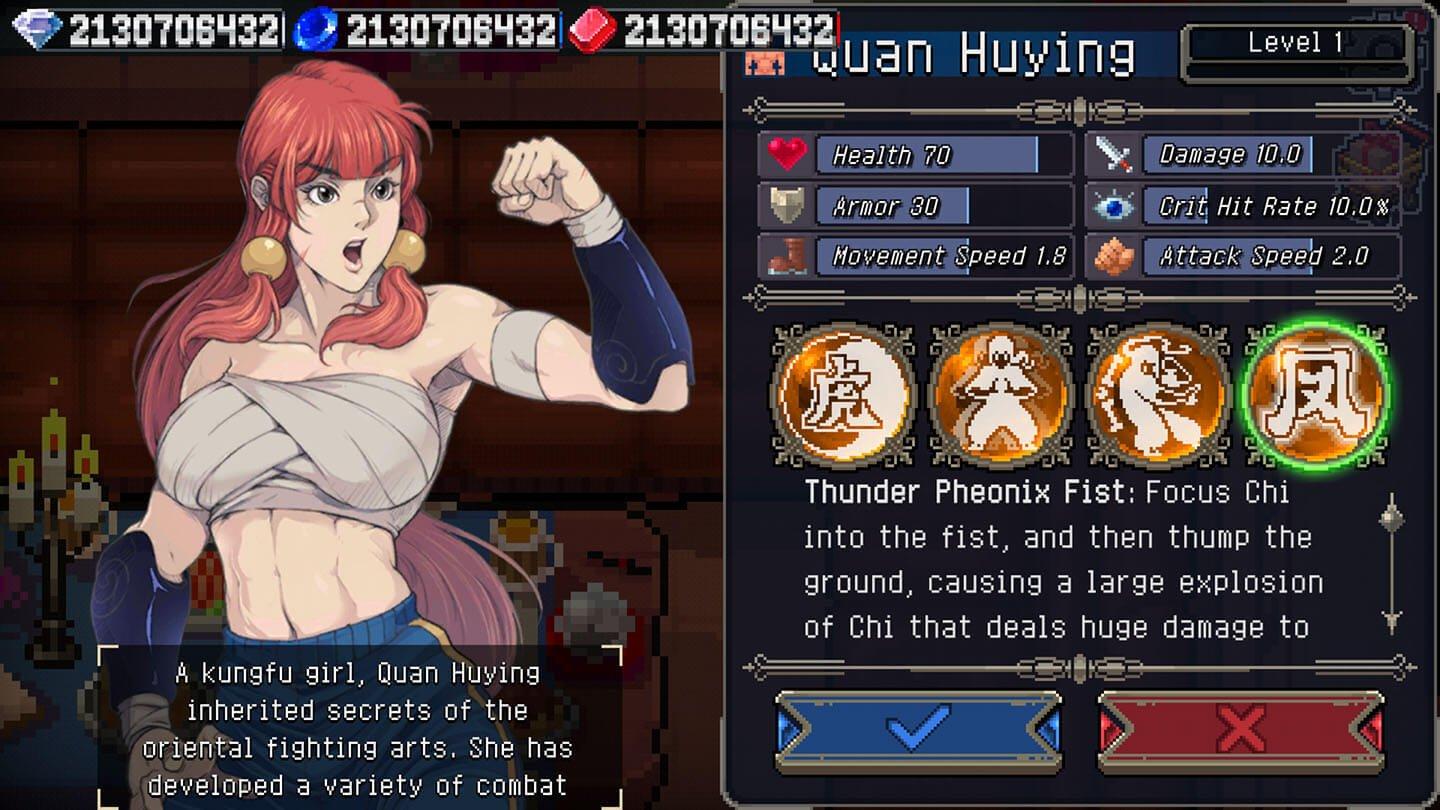Click the skill description scrollbar

pos(1391,563)
